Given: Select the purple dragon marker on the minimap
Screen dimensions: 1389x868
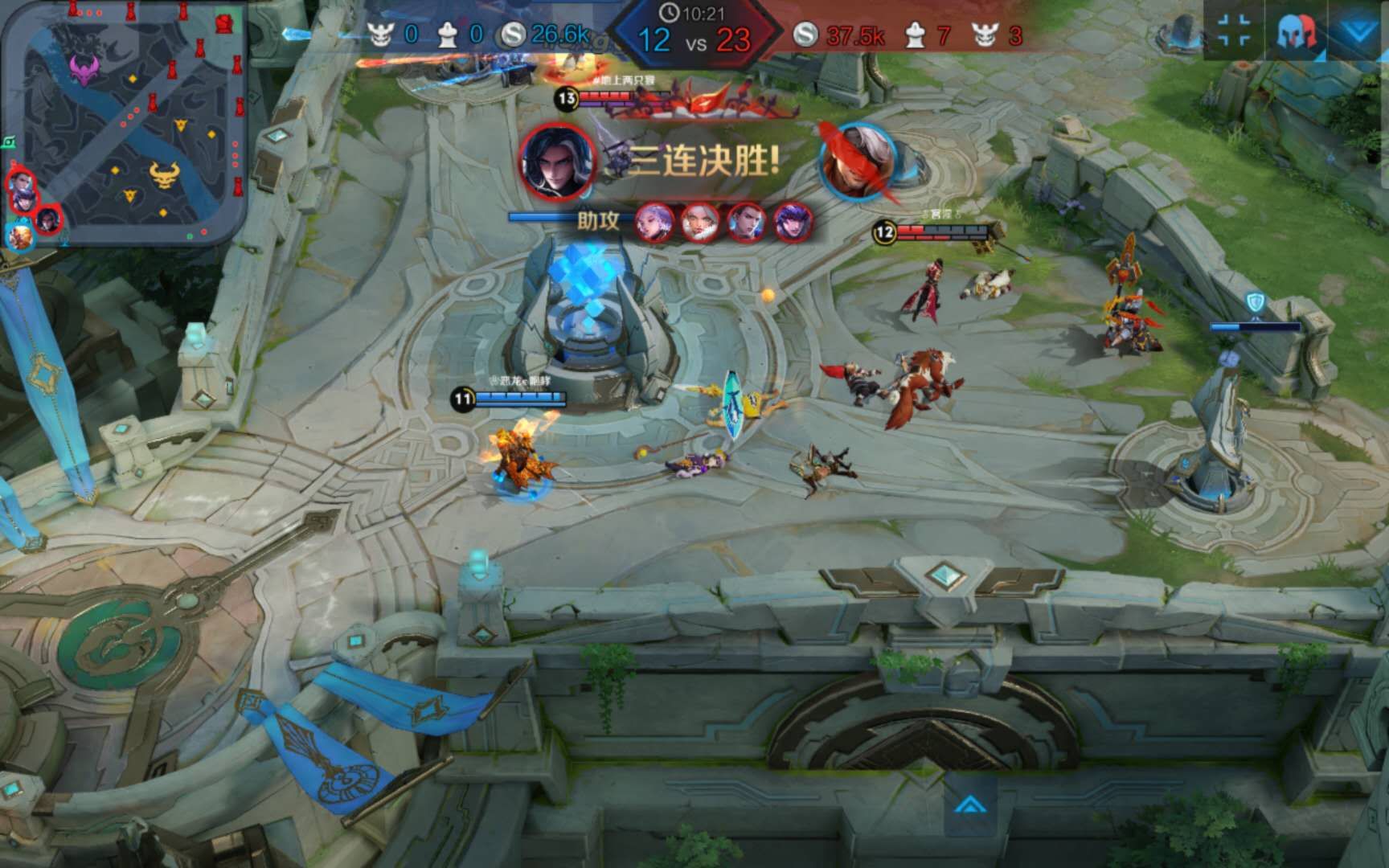Looking at the screenshot, I should coord(83,69).
